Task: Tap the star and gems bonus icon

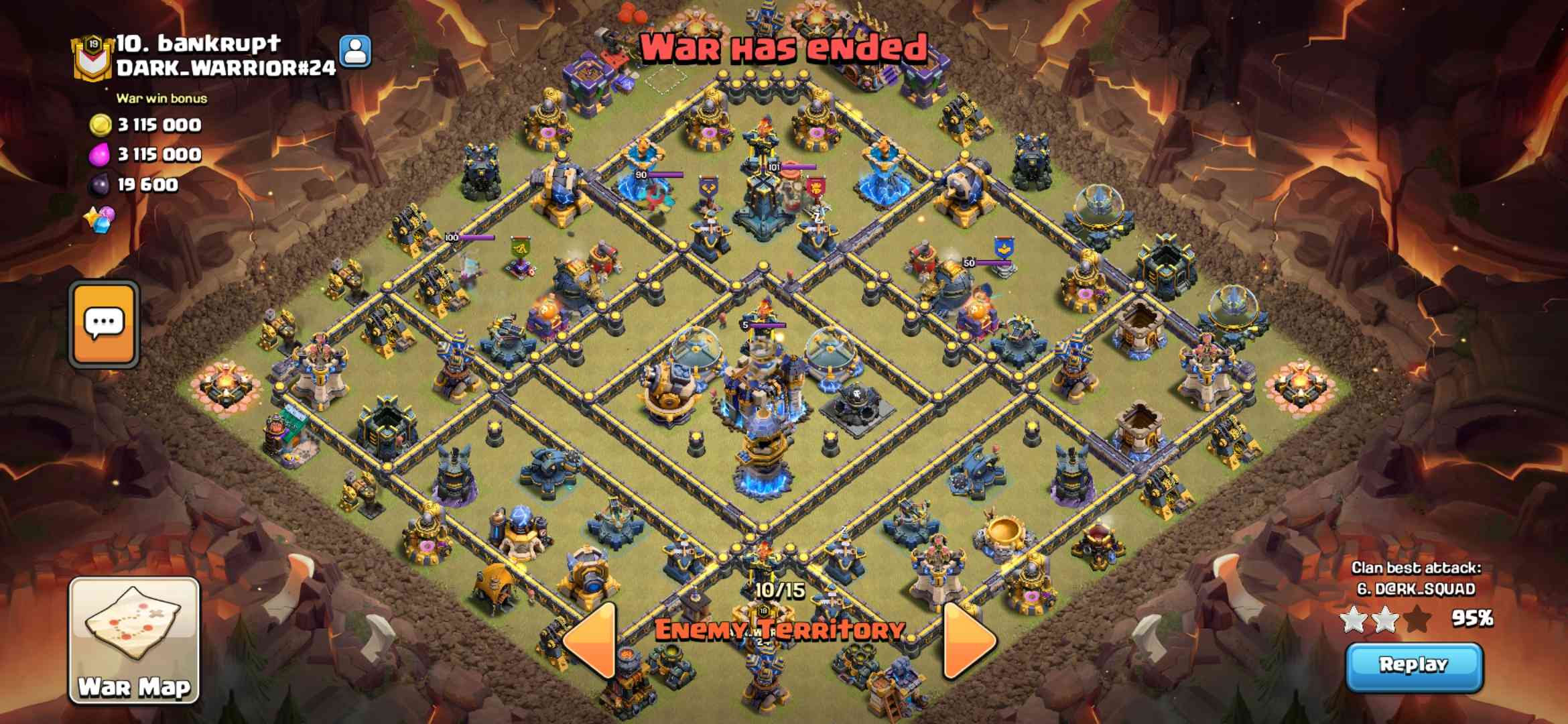Action: [100, 219]
